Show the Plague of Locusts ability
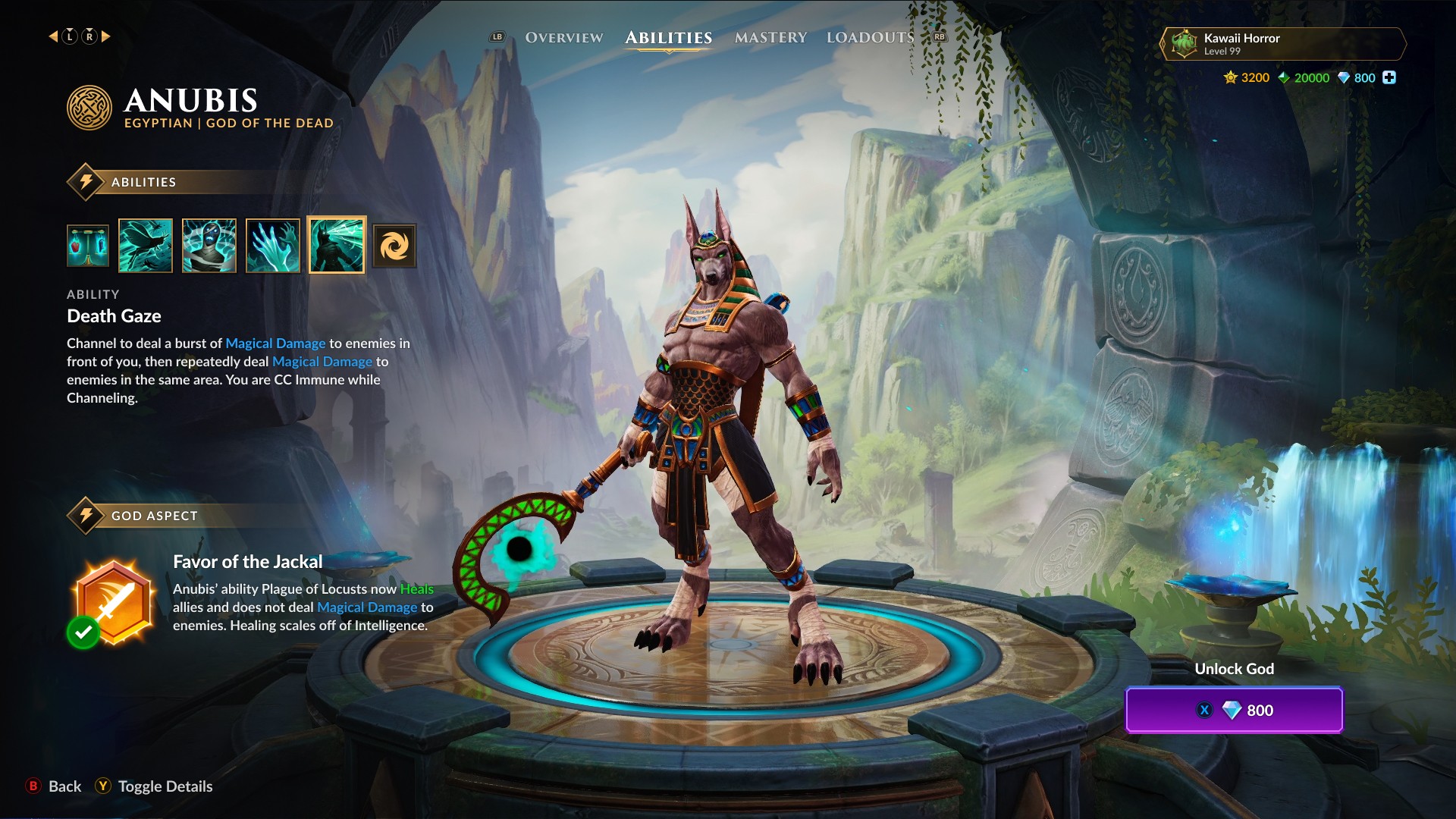This screenshot has width=1456, height=819. tap(146, 246)
